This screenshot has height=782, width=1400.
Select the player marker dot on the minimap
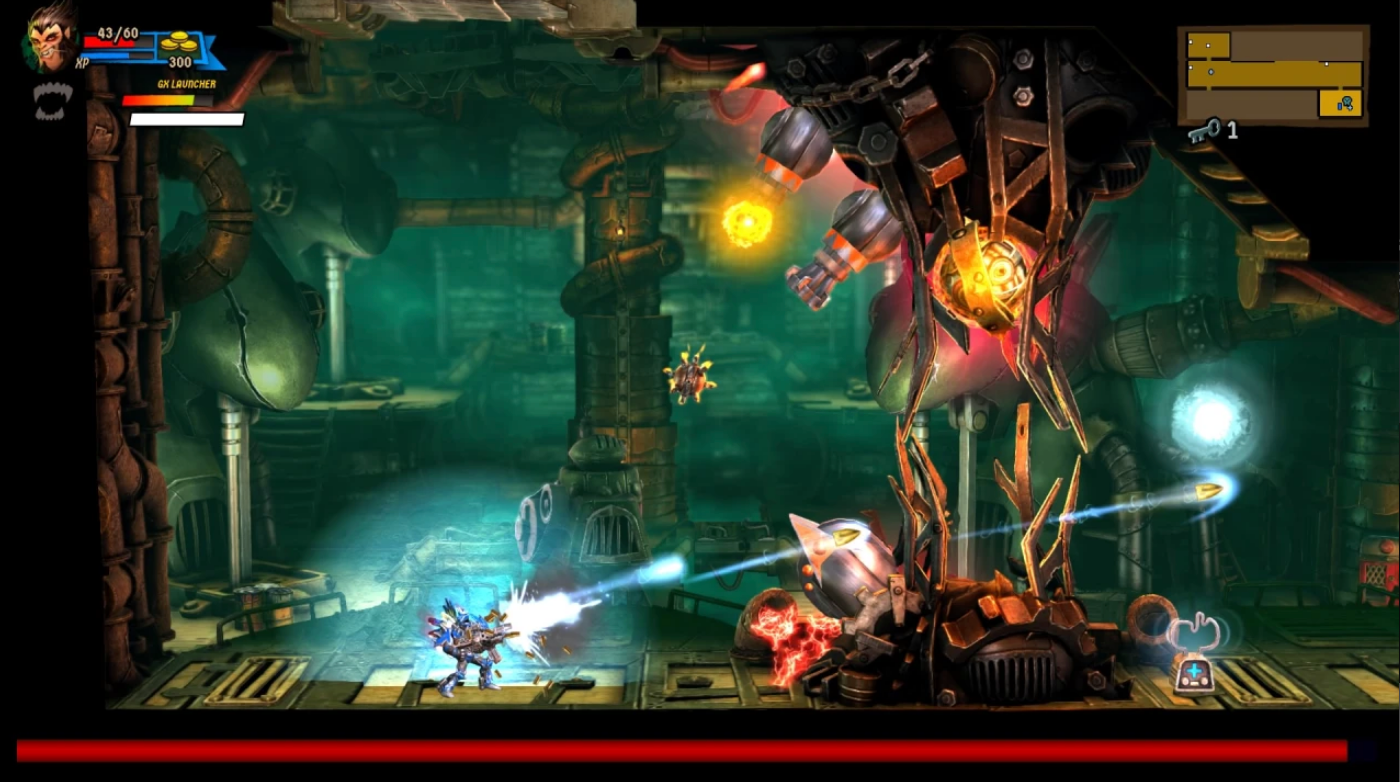pyautogui.click(x=1211, y=72)
